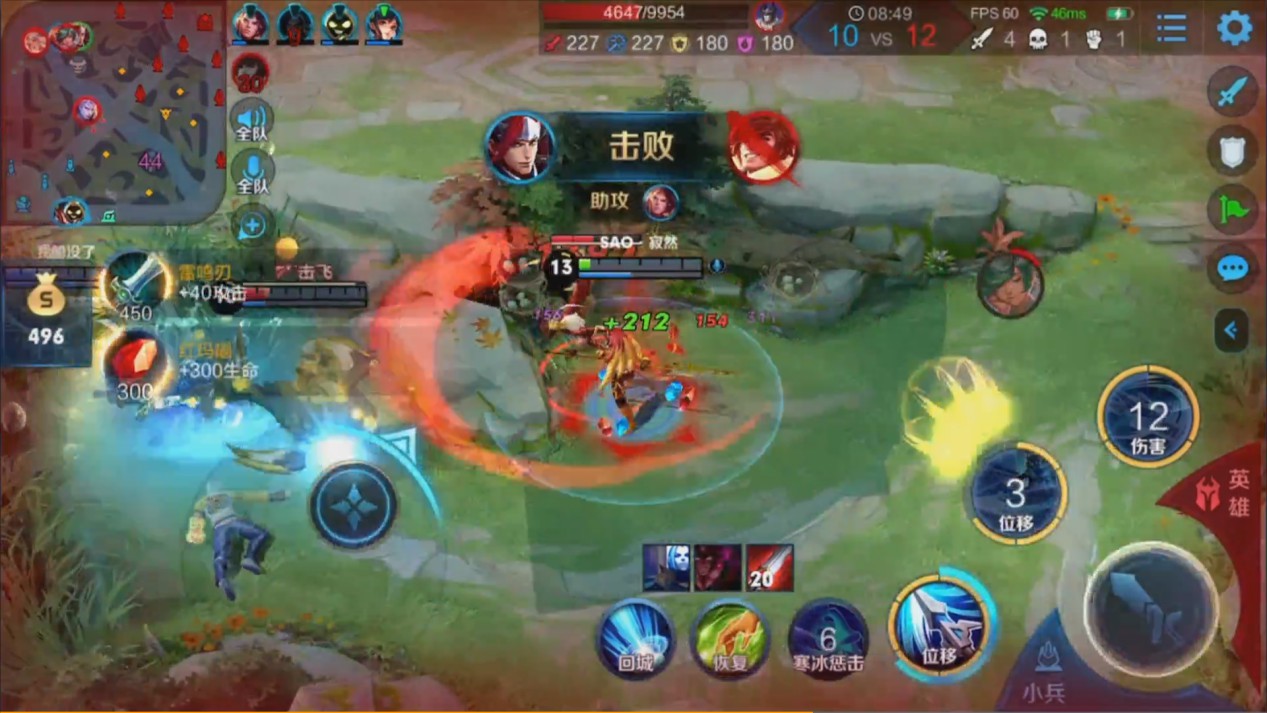Send the green flag gather signal
The height and width of the screenshot is (713, 1267).
(1232, 209)
